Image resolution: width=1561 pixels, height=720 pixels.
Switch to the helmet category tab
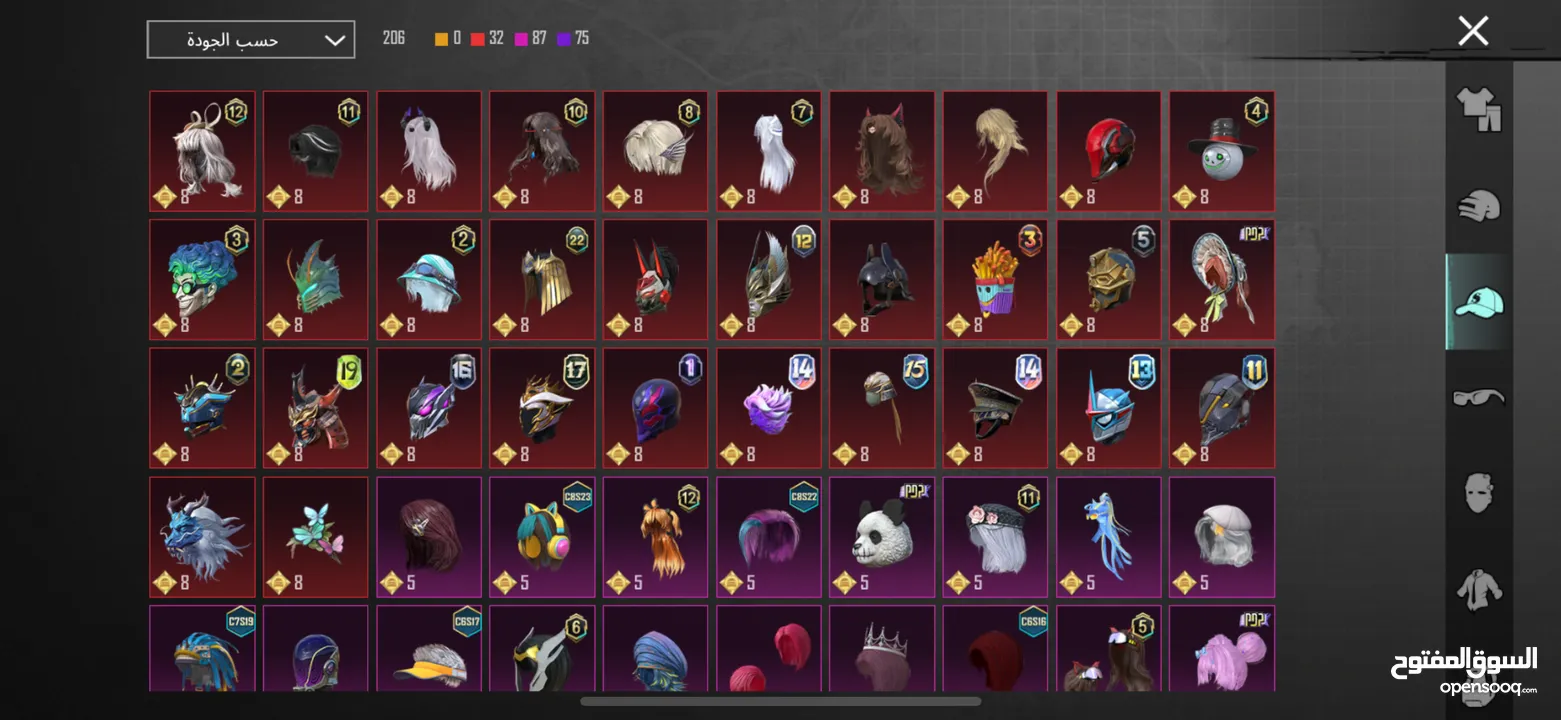pyautogui.click(x=1478, y=207)
